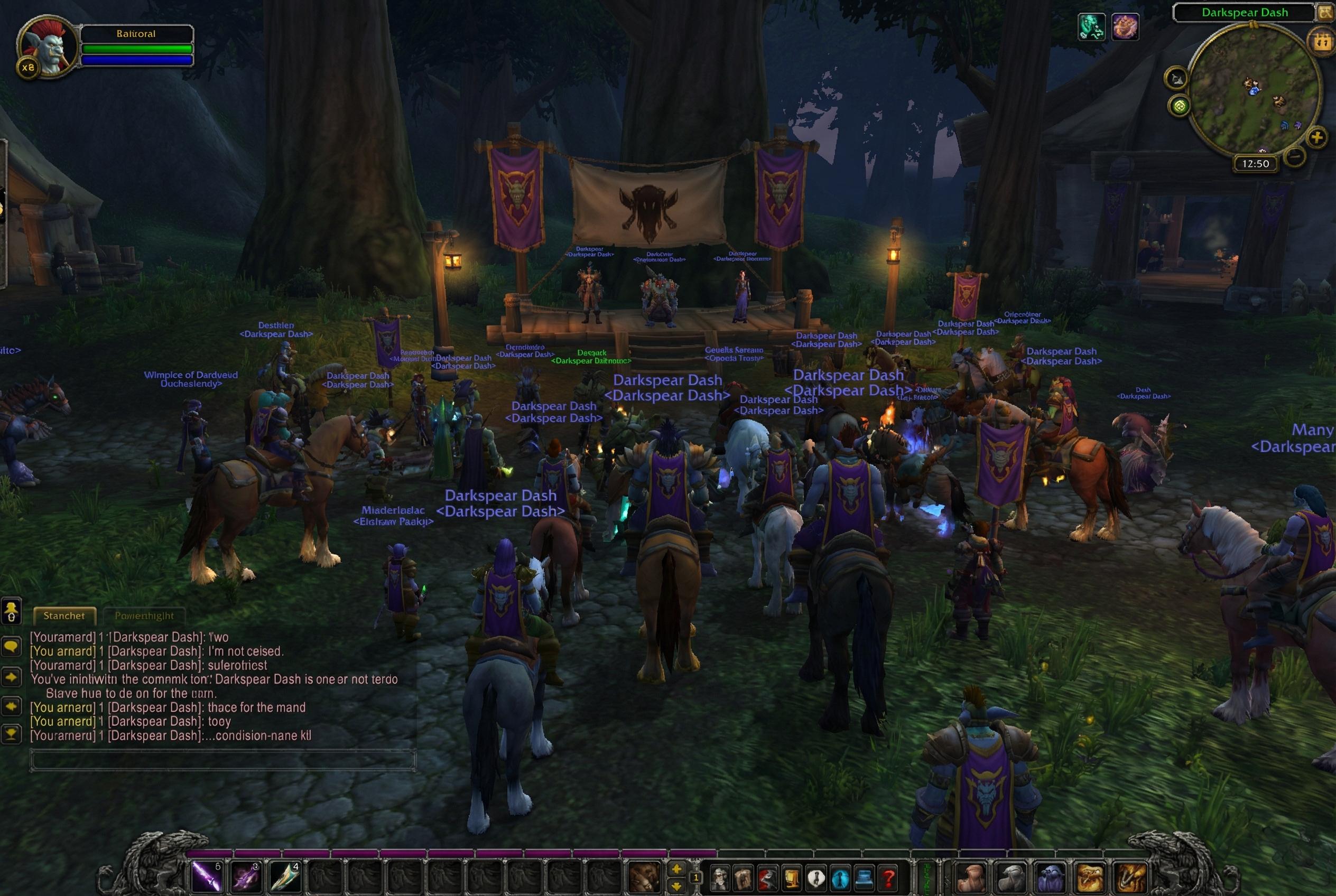Switch to the Powerthight chat tab

(x=144, y=616)
